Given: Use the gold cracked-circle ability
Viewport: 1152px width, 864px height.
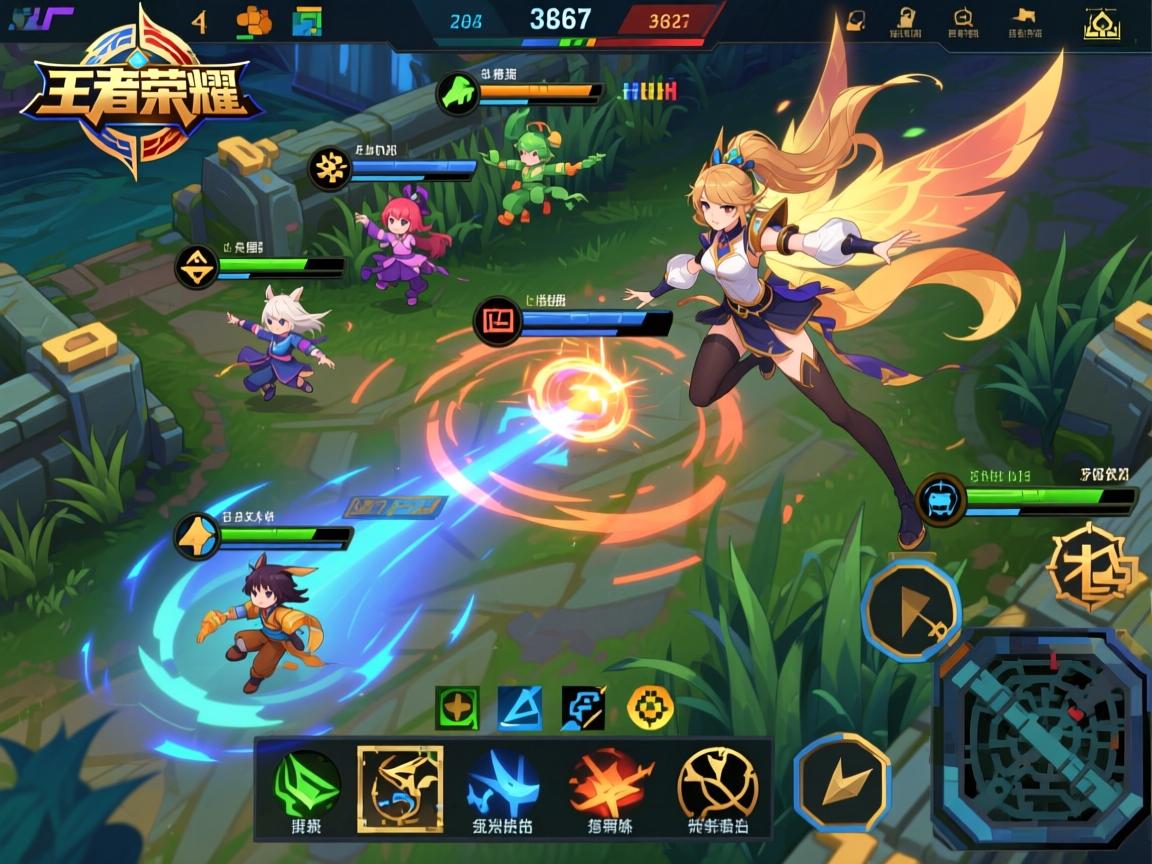Looking at the screenshot, I should 717,784.
